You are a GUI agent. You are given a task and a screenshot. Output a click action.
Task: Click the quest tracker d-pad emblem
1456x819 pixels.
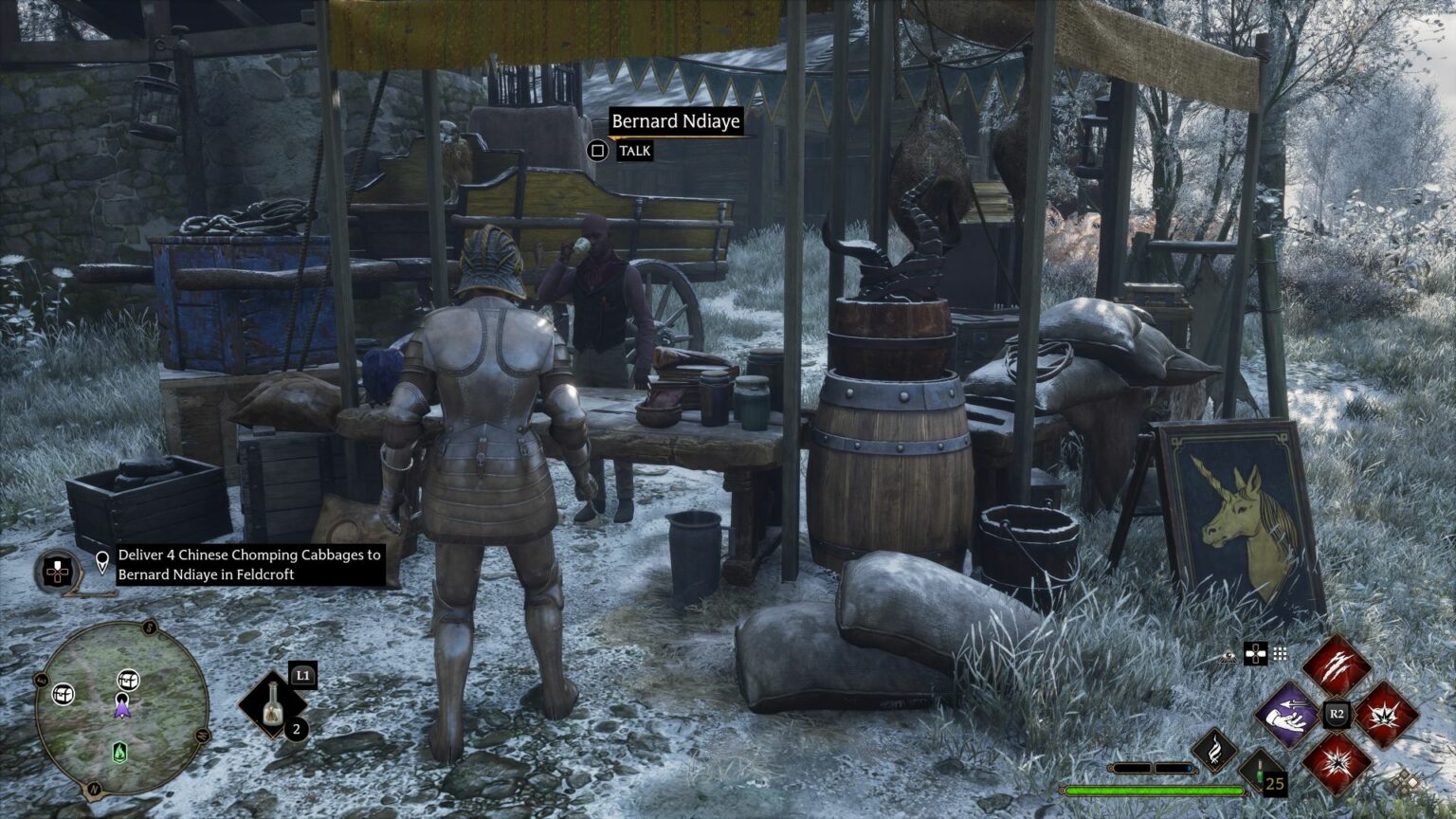pos(59,572)
